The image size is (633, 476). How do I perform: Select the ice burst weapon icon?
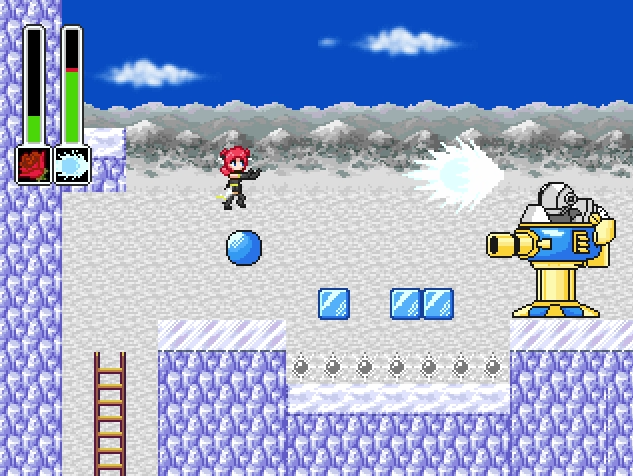pyautogui.click(x=72, y=164)
